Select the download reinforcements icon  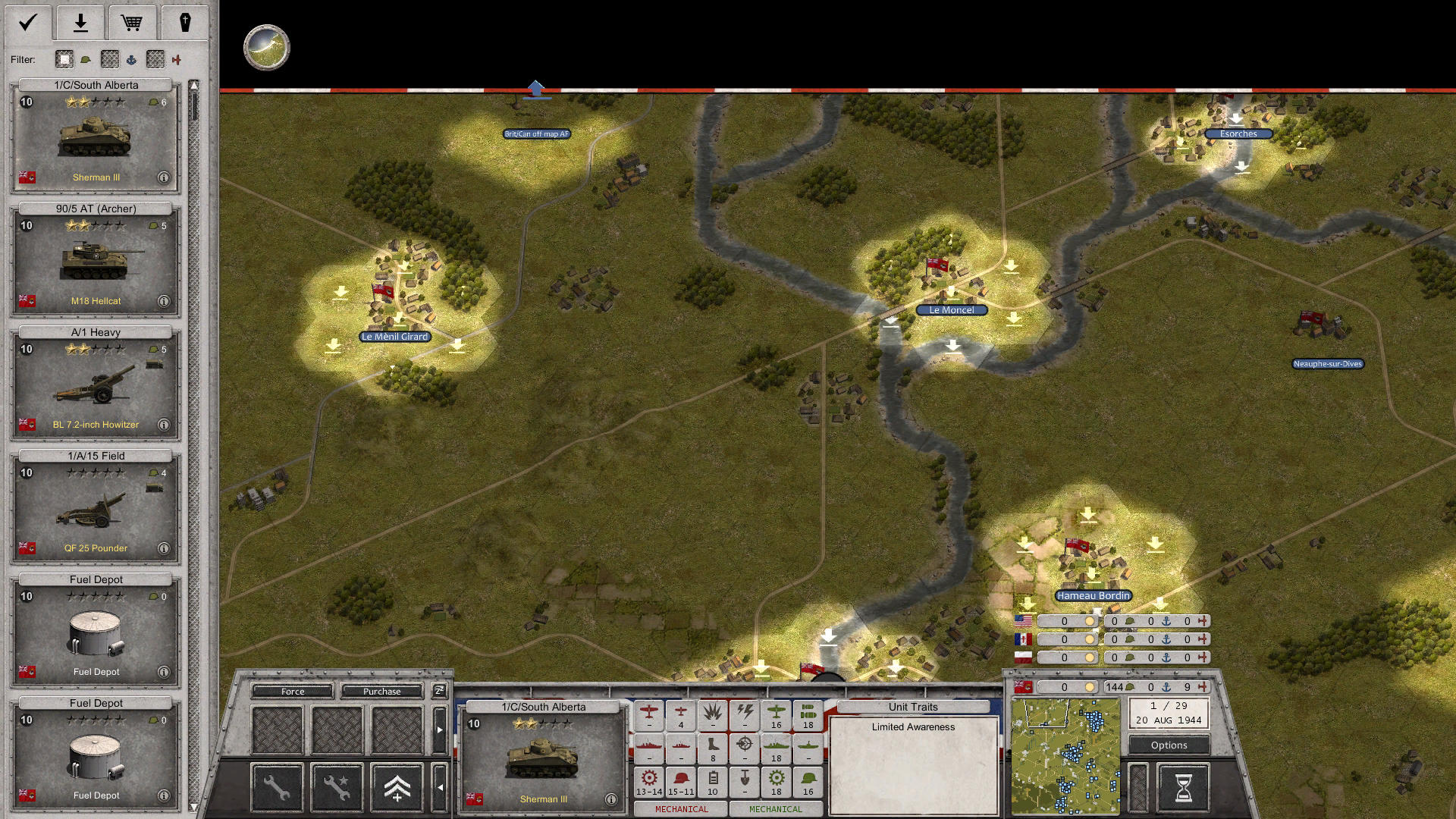[80, 23]
